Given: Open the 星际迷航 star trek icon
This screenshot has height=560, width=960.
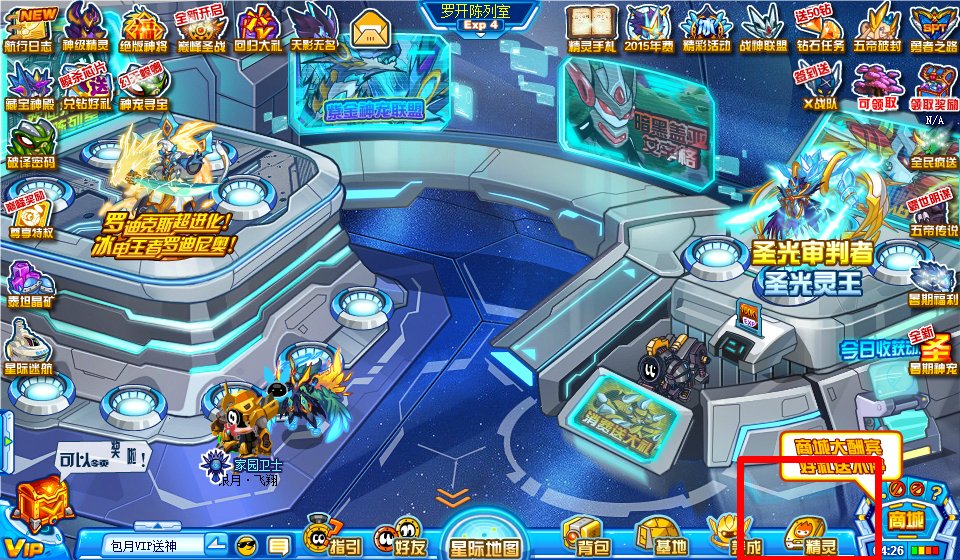Looking at the screenshot, I should [x=31, y=350].
